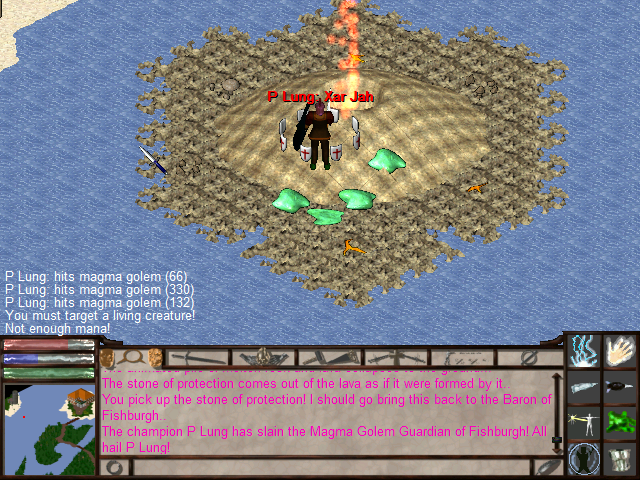Select the dark fish item slot

(622, 387)
